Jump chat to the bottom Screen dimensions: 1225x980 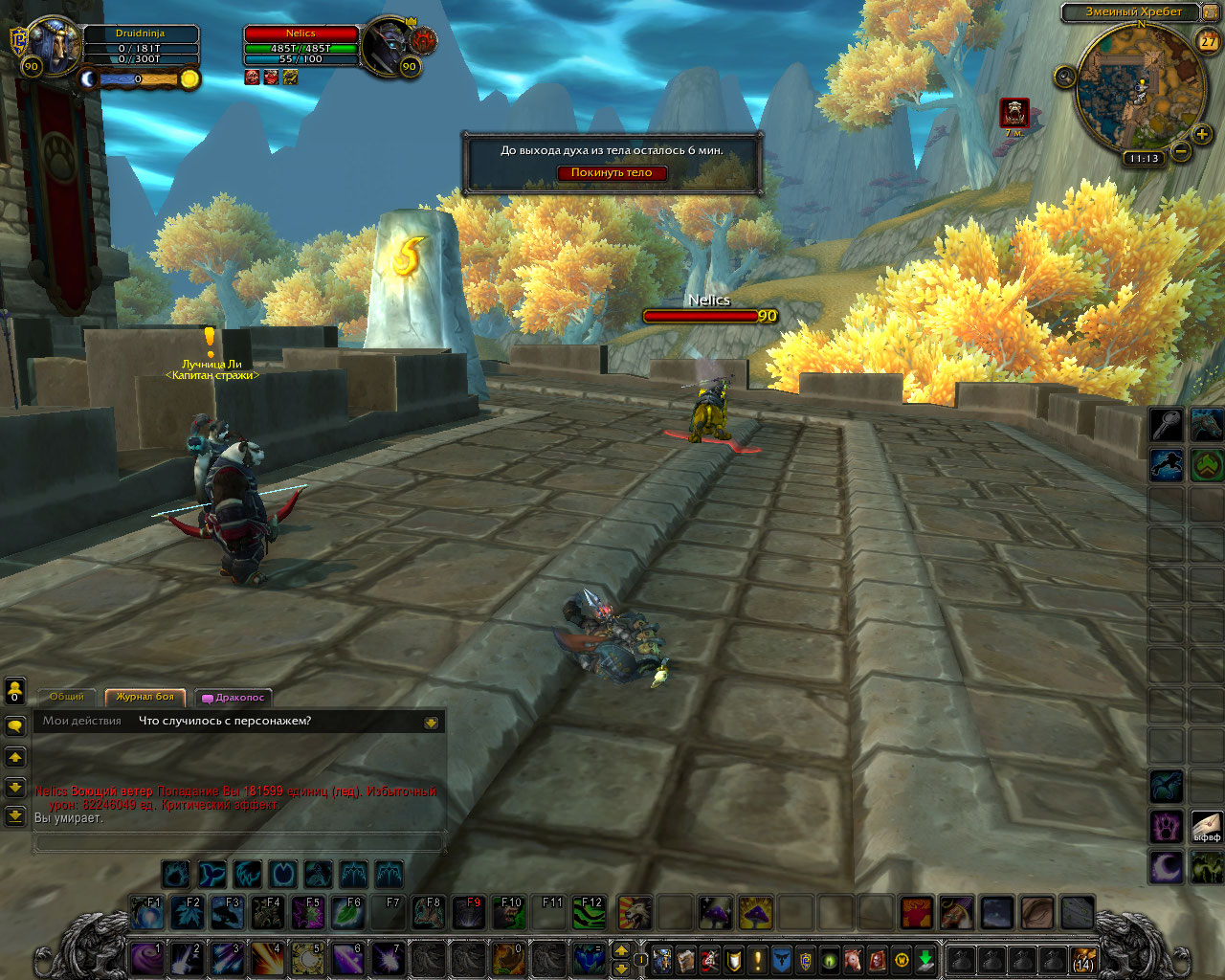coord(15,816)
